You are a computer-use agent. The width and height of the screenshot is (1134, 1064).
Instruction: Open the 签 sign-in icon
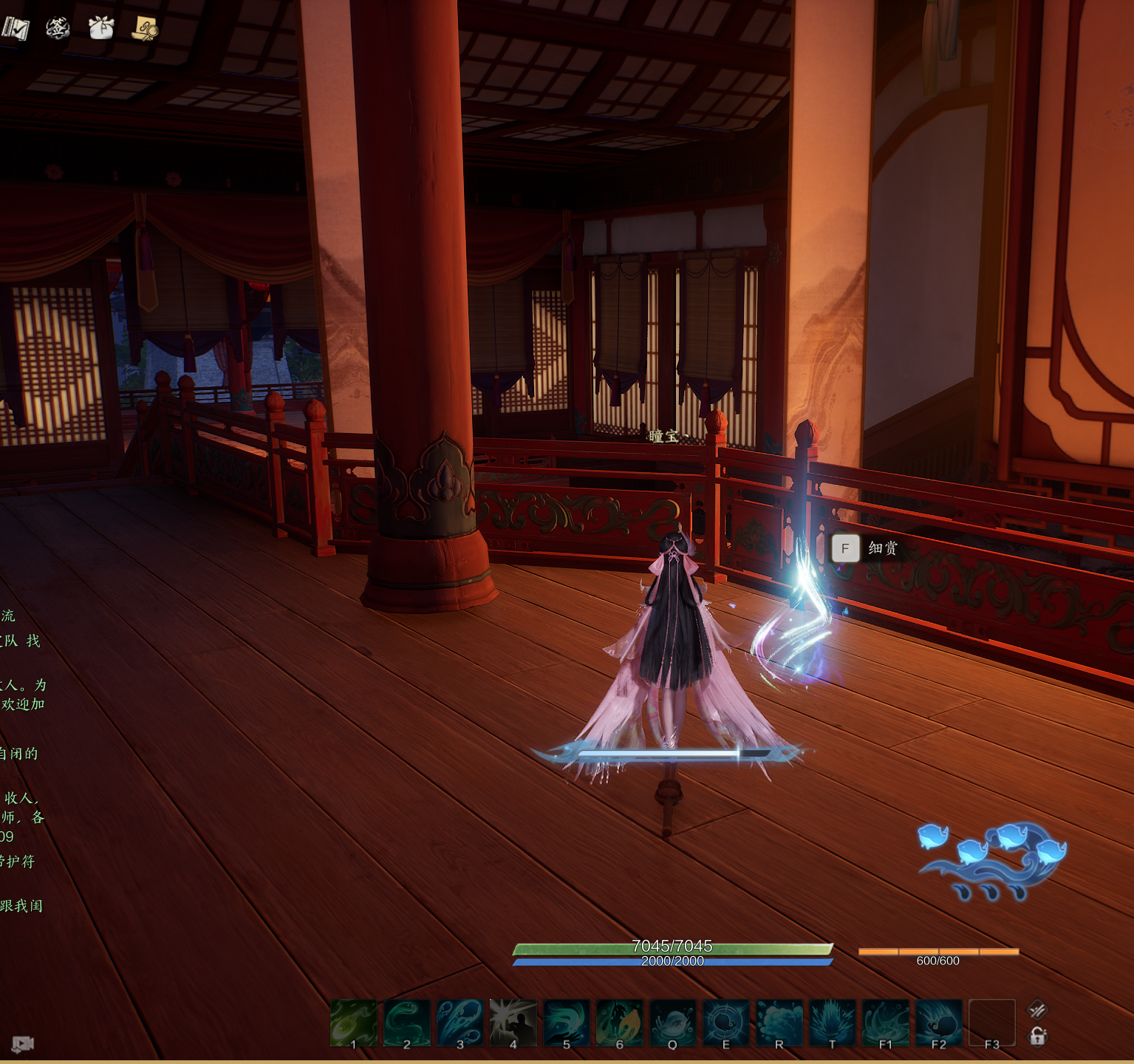click(58, 28)
